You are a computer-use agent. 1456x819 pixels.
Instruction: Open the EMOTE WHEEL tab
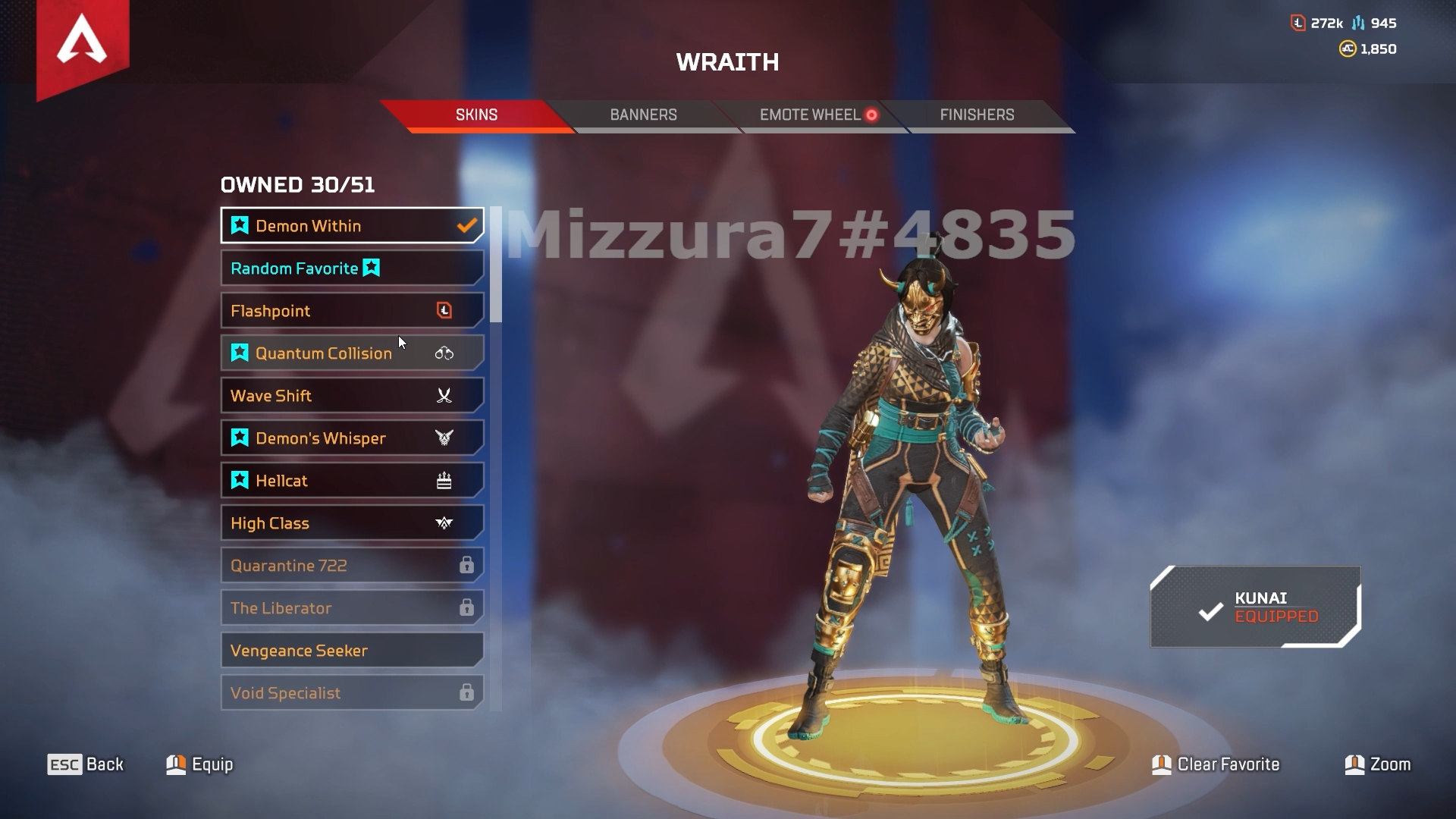pos(807,115)
